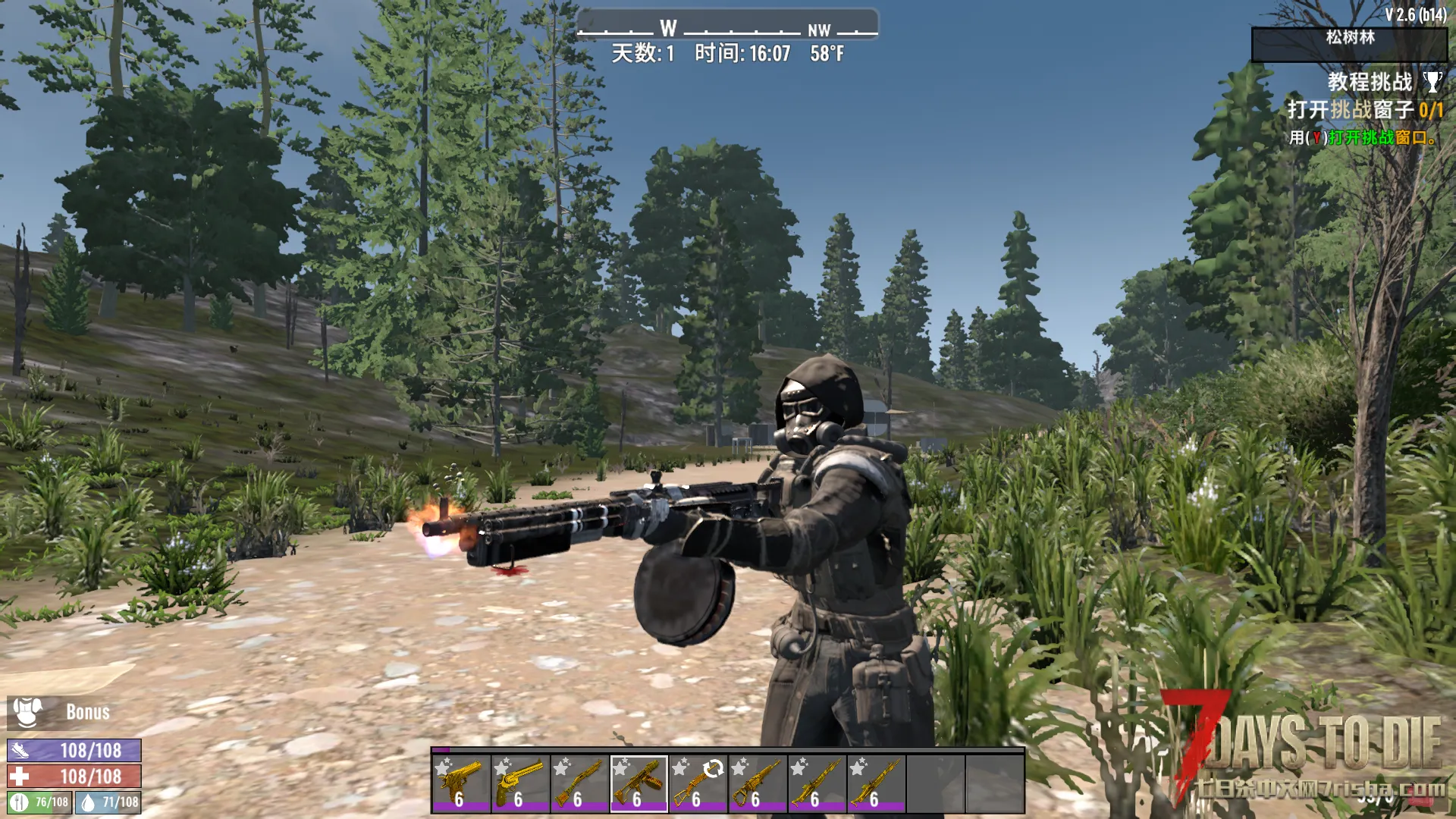Select the golden revolver hotbar slot
The height and width of the screenshot is (819, 1456).
(x=520, y=783)
